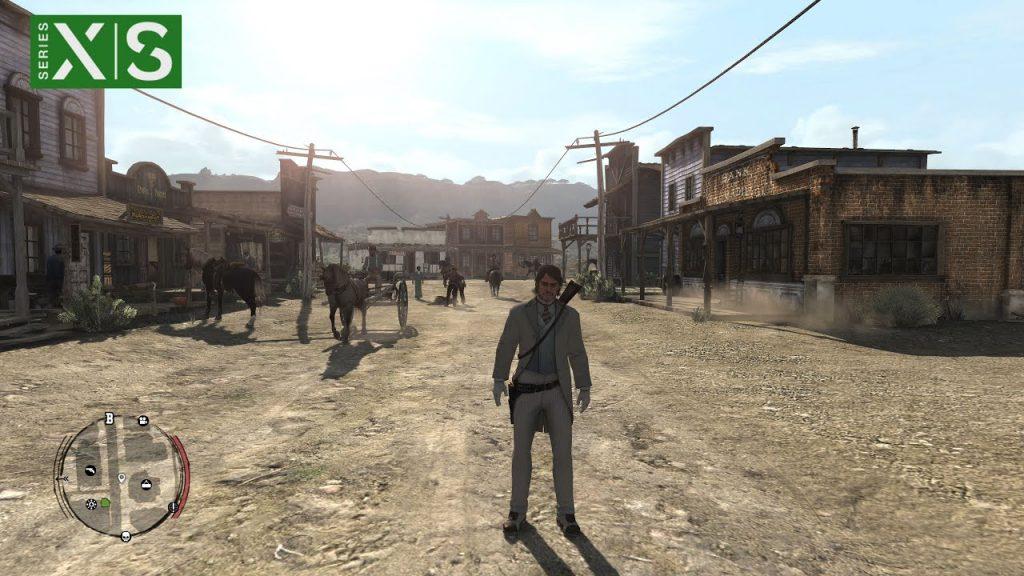Screen dimensions: 1024x576
Task: Select the gunsmith pistol marker on minimap
Action: pos(90,470)
